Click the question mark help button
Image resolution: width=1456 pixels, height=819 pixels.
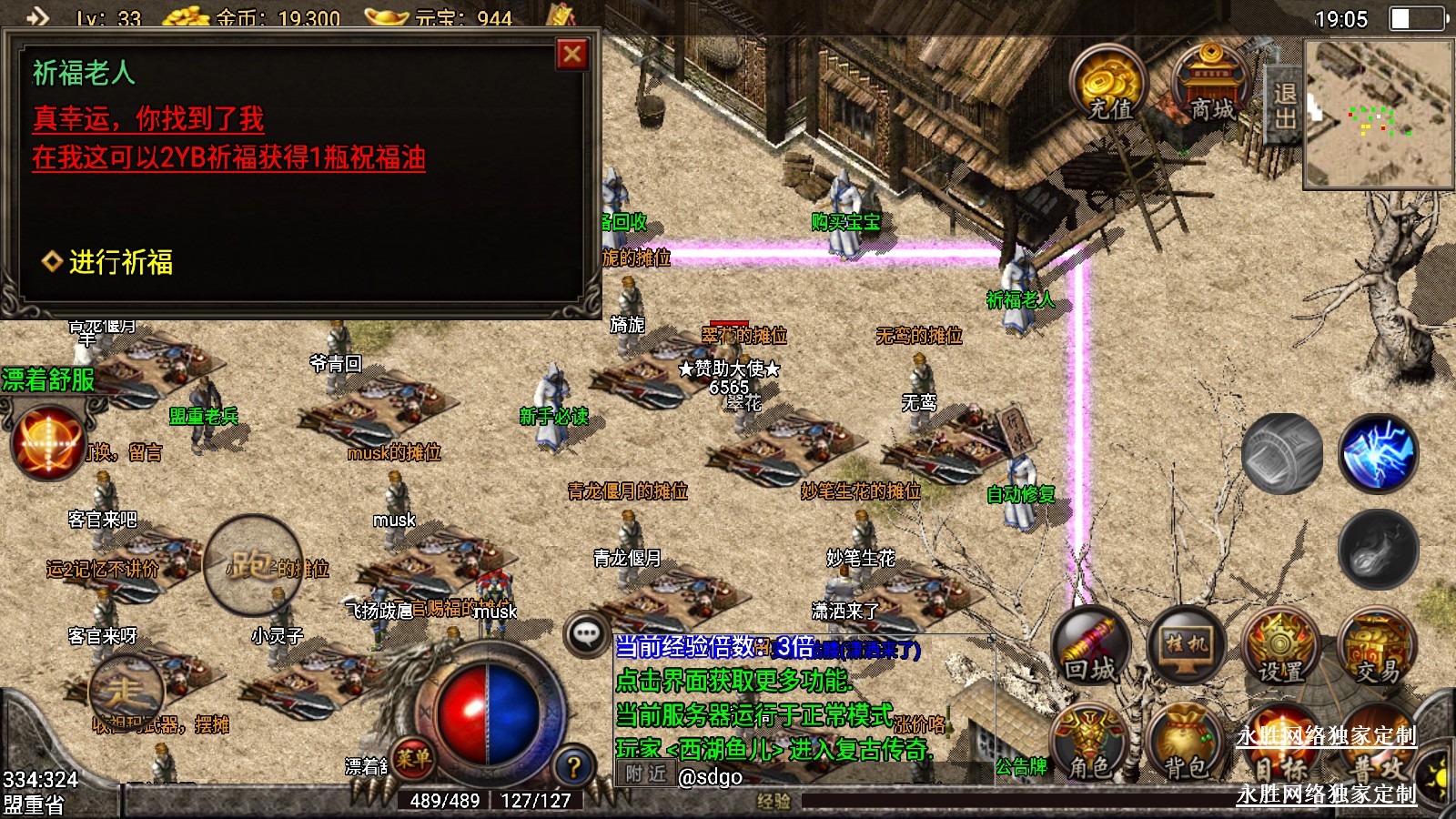tap(573, 766)
